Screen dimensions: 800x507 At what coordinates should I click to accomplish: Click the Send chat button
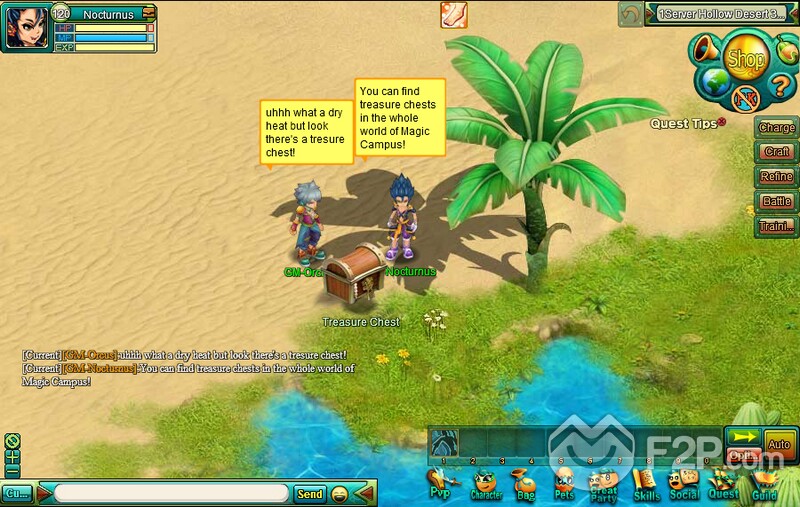point(310,494)
